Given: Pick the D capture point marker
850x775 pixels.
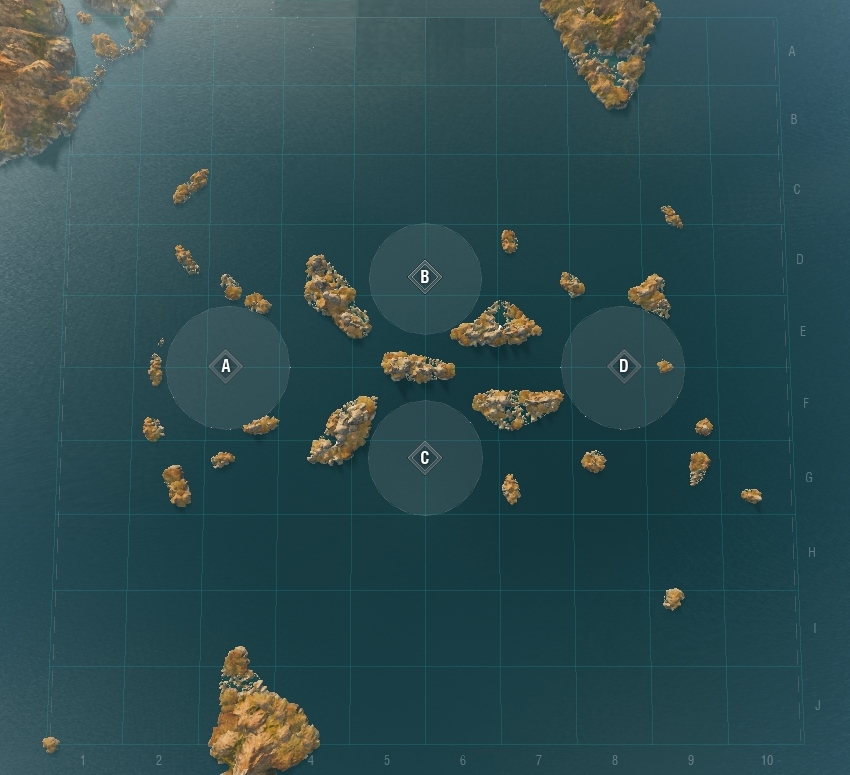Looking at the screenshot, I should tap(624, 367).
